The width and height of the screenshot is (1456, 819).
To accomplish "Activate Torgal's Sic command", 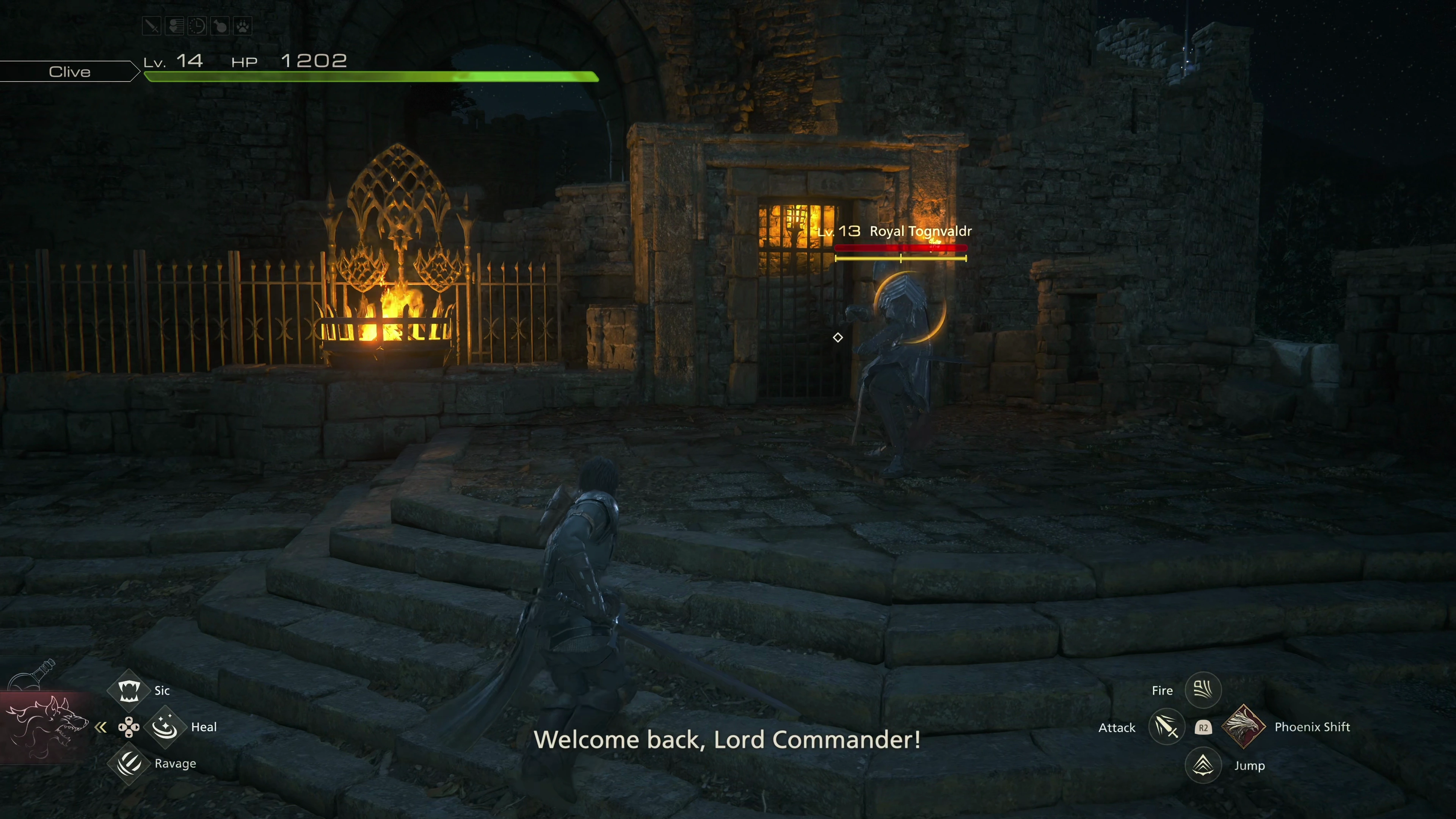I will [x=129, y=690].
